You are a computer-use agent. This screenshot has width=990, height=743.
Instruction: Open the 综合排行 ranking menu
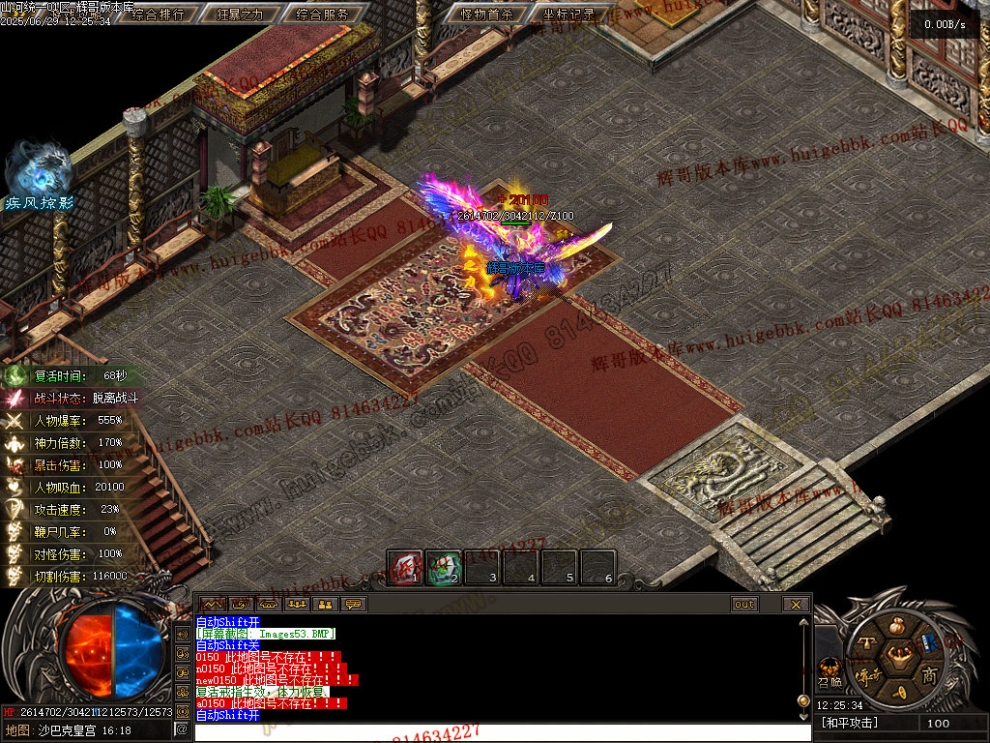point(157,14)
